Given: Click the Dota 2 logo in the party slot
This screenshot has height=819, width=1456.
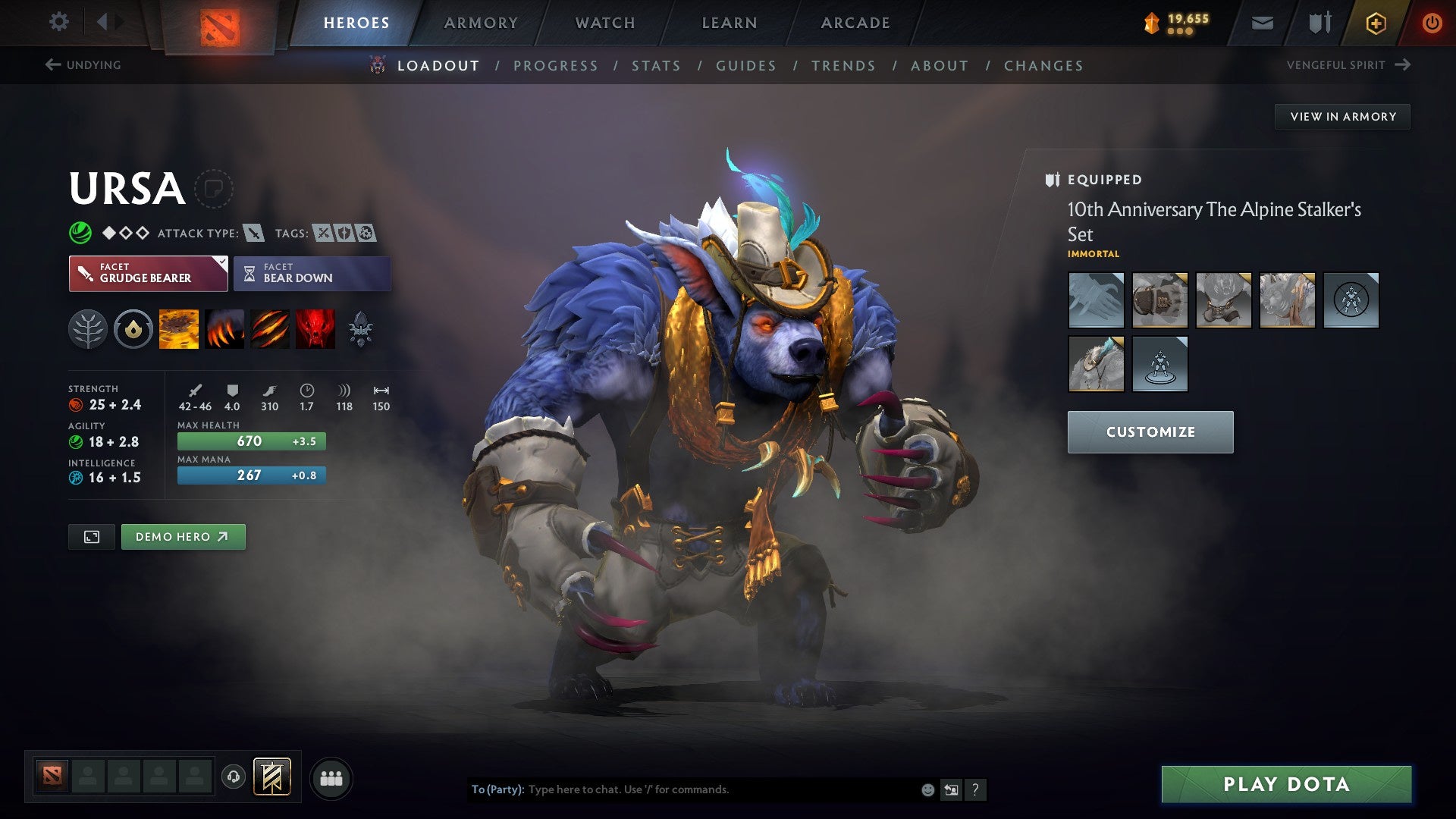Looking at the screenshot, I should [53, 775].
